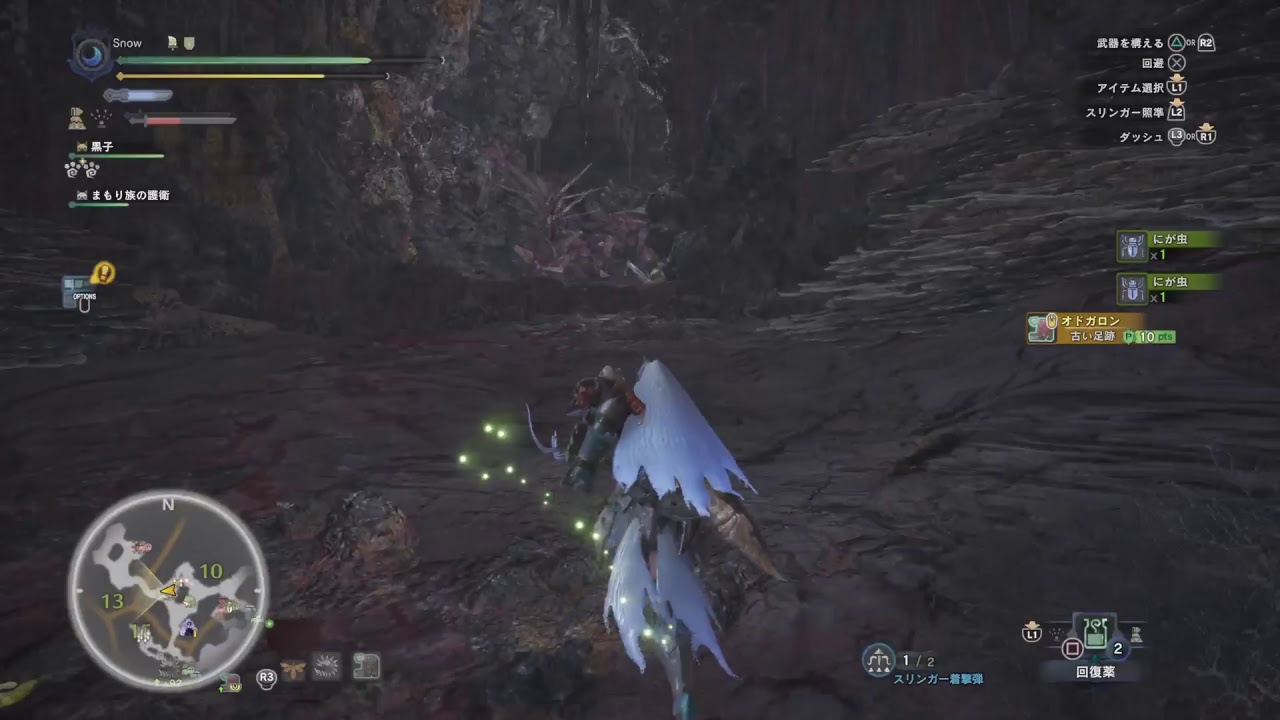Viewport: 1280px width, 720px height.
Task: Click the compass N marker on the minimap
Action: click(168, 507)
